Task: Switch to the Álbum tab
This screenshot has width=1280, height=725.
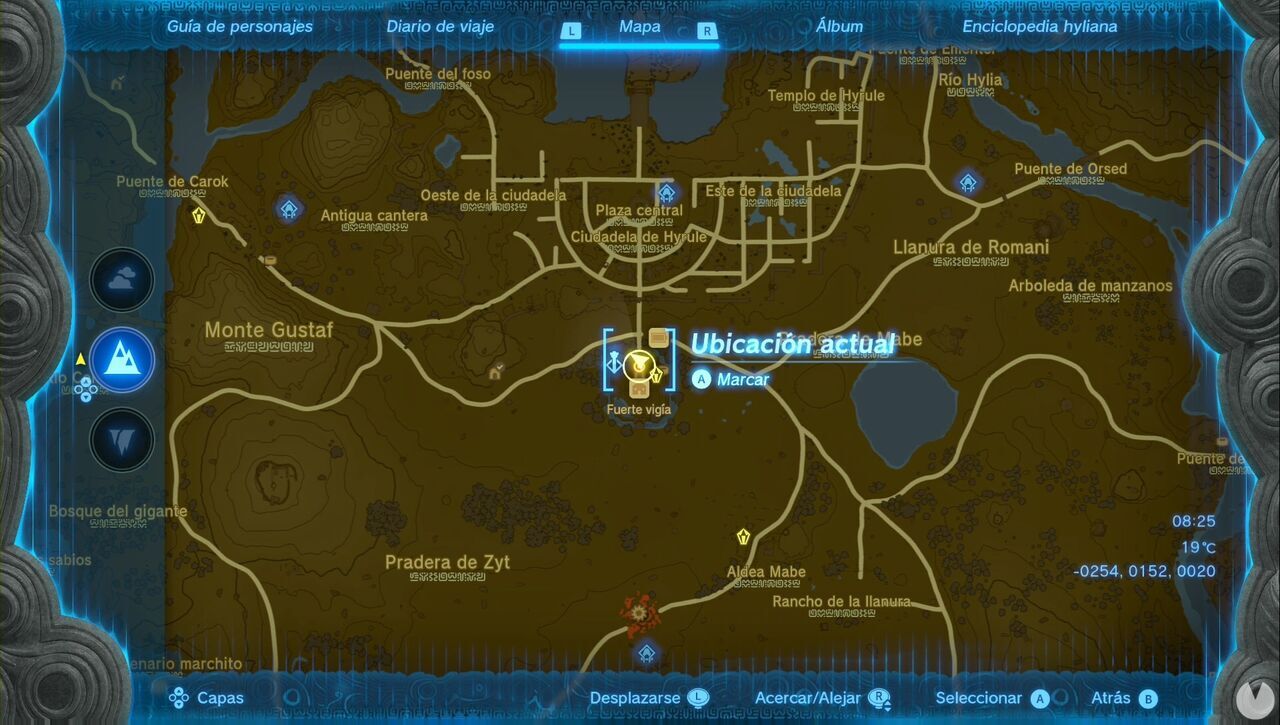Action: tap(840, 27)
